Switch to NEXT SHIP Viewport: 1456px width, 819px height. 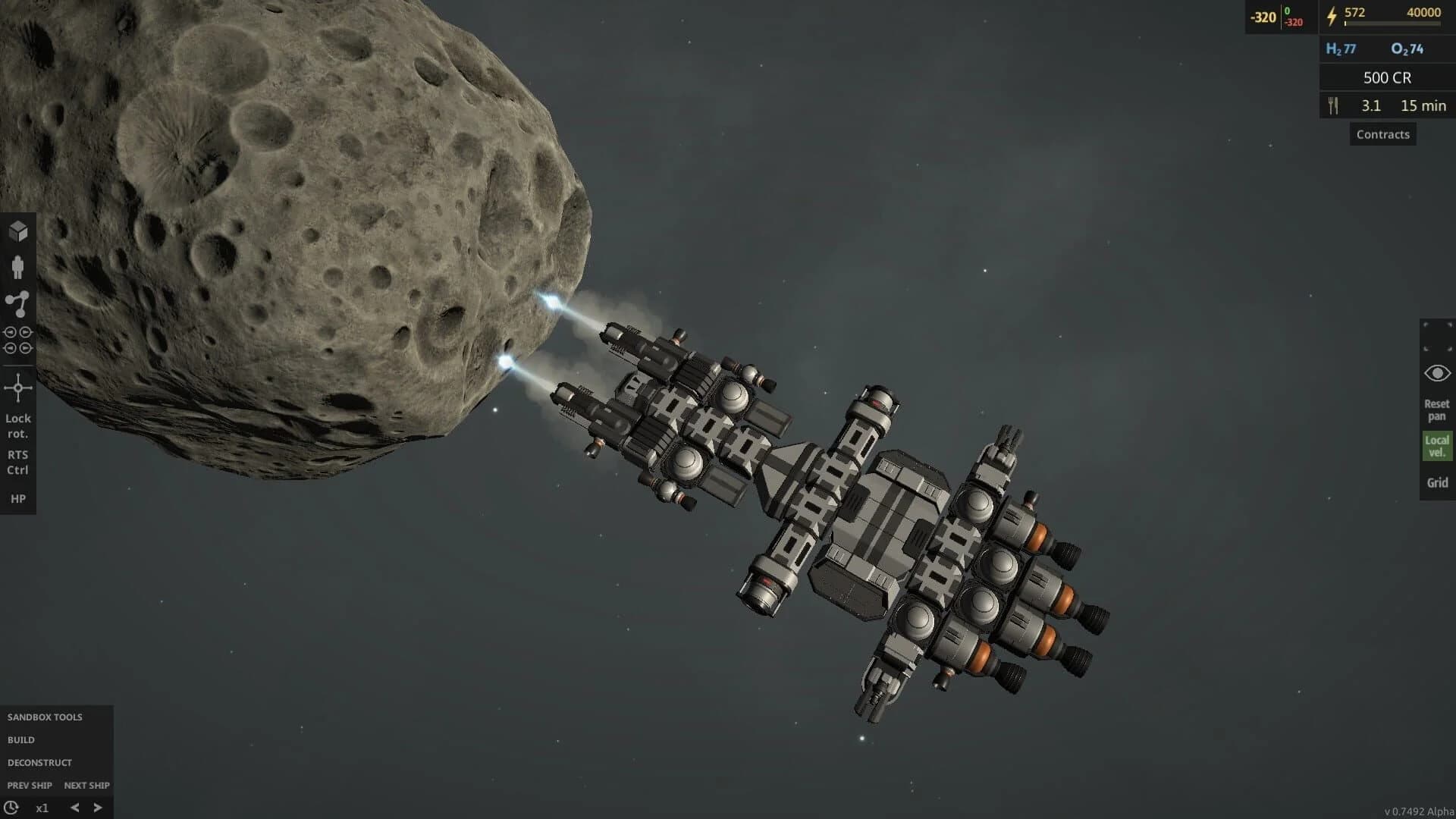click(86, 786)
